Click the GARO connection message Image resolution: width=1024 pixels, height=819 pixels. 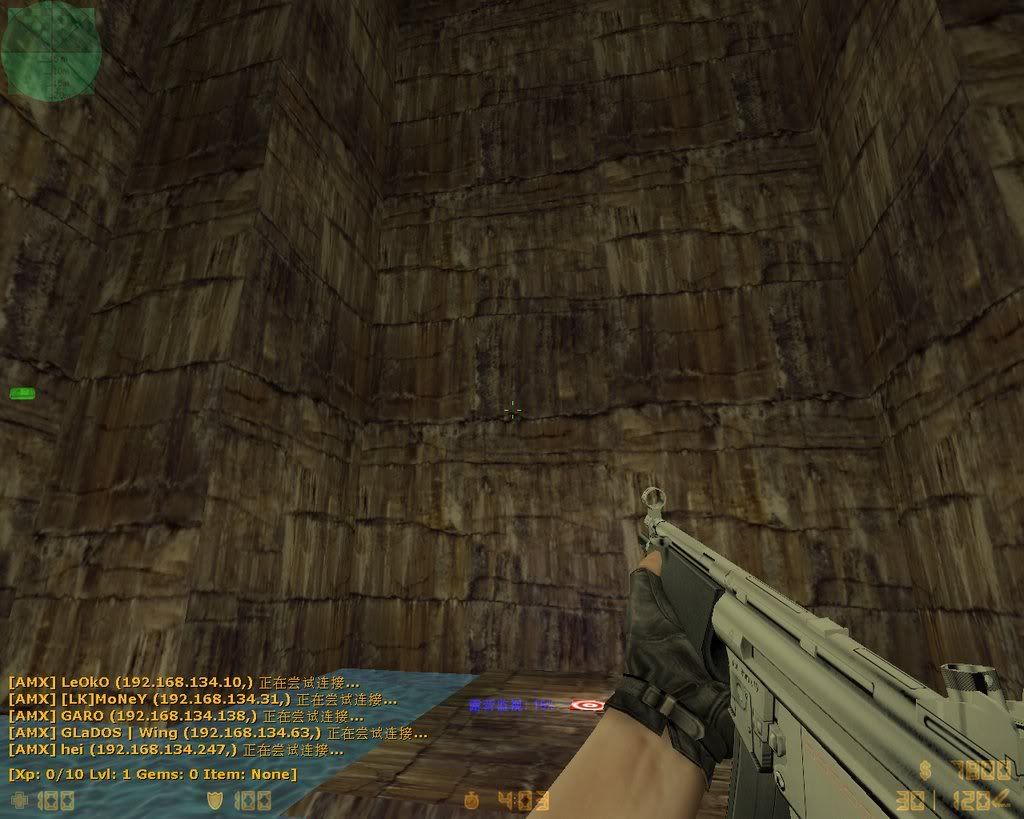pyautogui.click(x=186, y=716)
